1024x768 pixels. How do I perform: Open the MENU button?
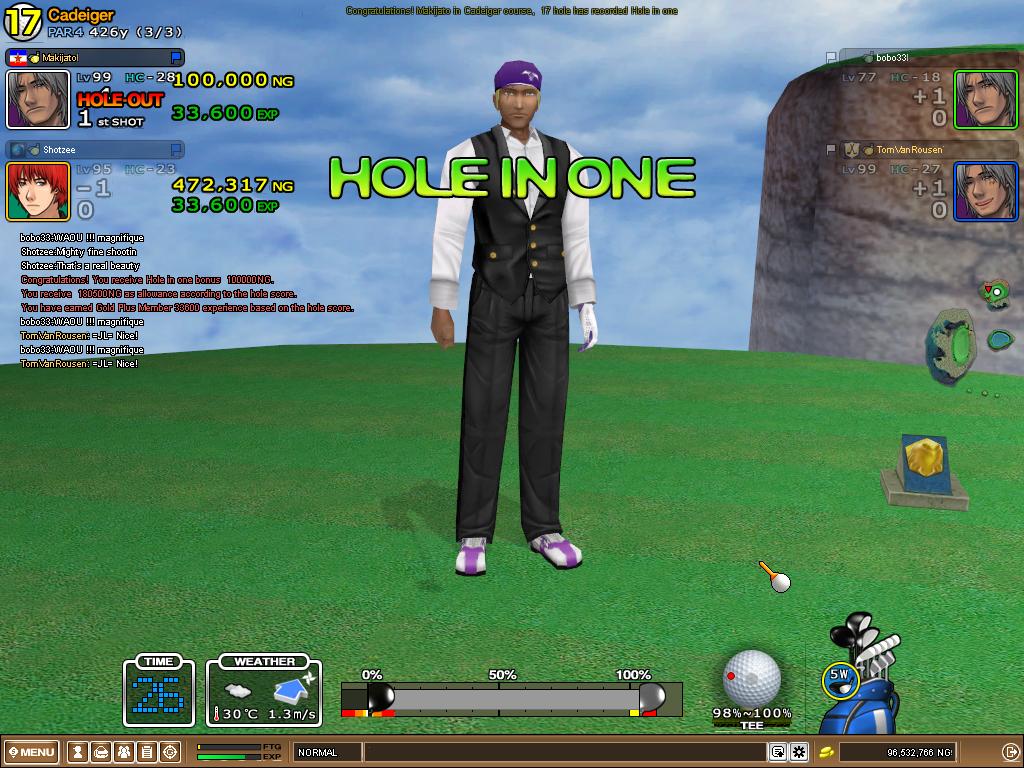coord(32,752)
